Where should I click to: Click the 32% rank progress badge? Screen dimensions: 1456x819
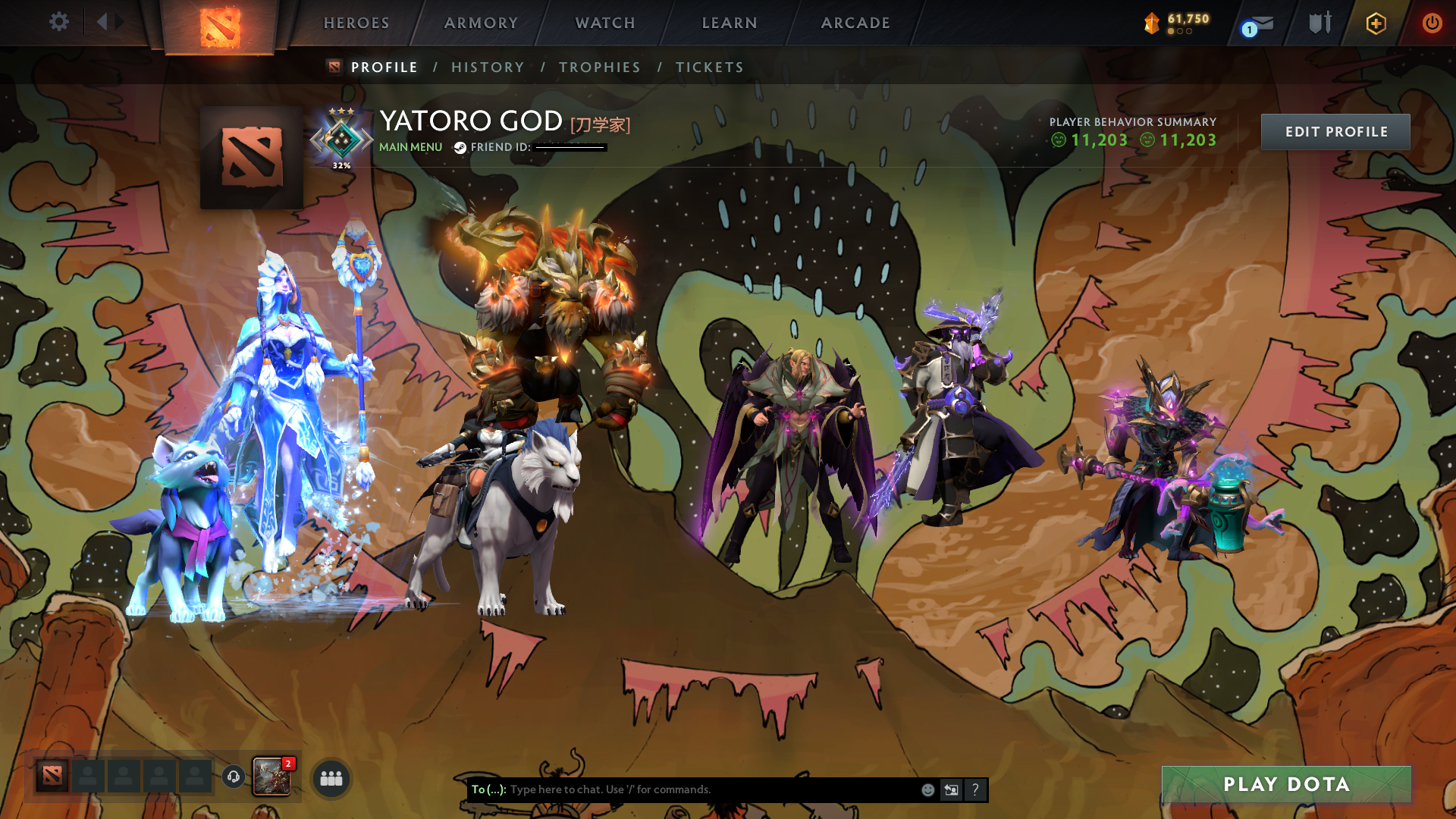click(x=341, y=140)
